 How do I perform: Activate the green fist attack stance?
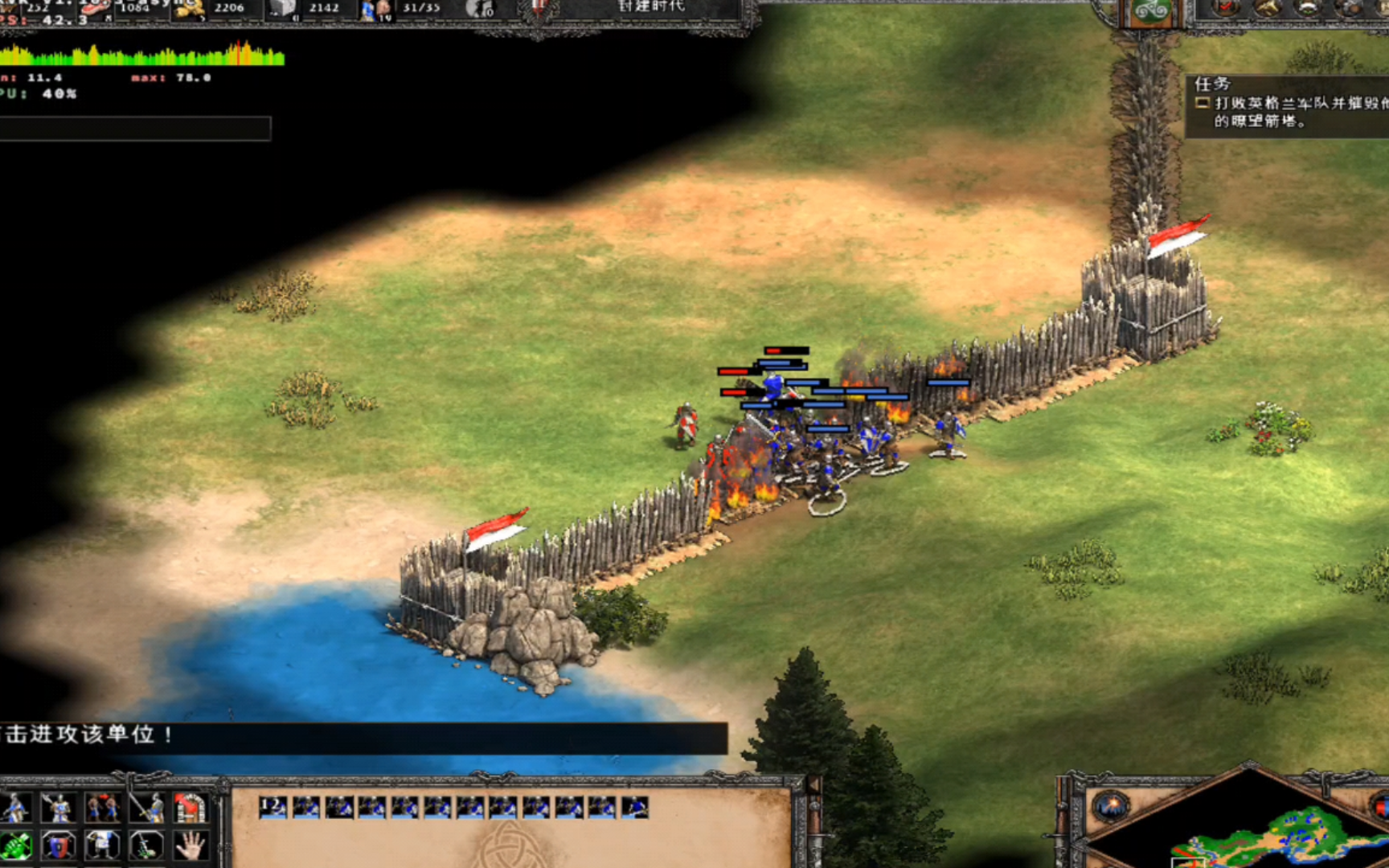[x=16, y=845]
